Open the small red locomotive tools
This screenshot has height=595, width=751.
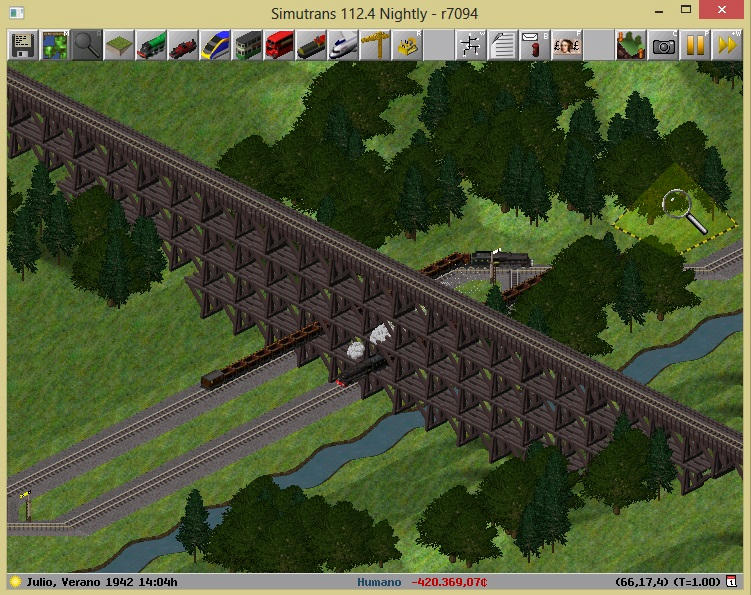[182, 45]
